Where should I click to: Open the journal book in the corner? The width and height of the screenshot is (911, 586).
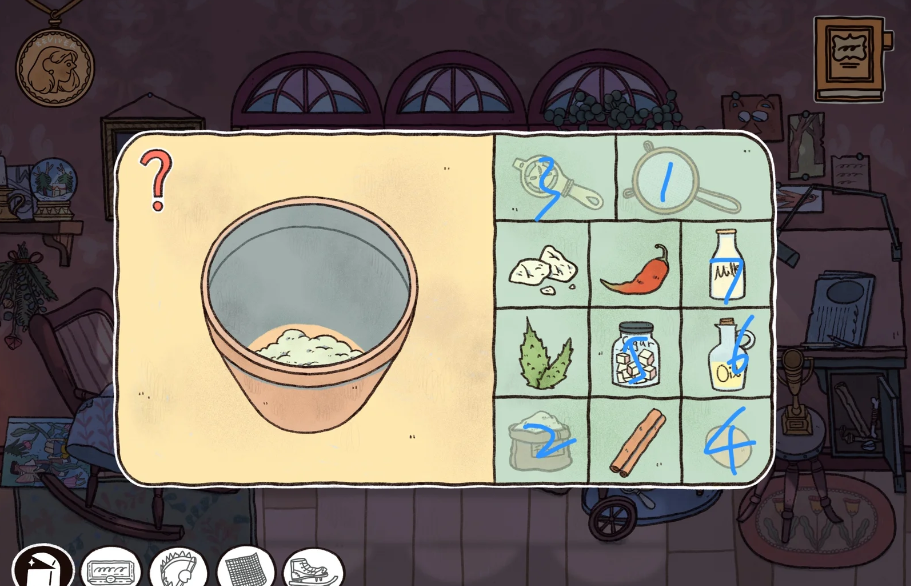(849, 58)
